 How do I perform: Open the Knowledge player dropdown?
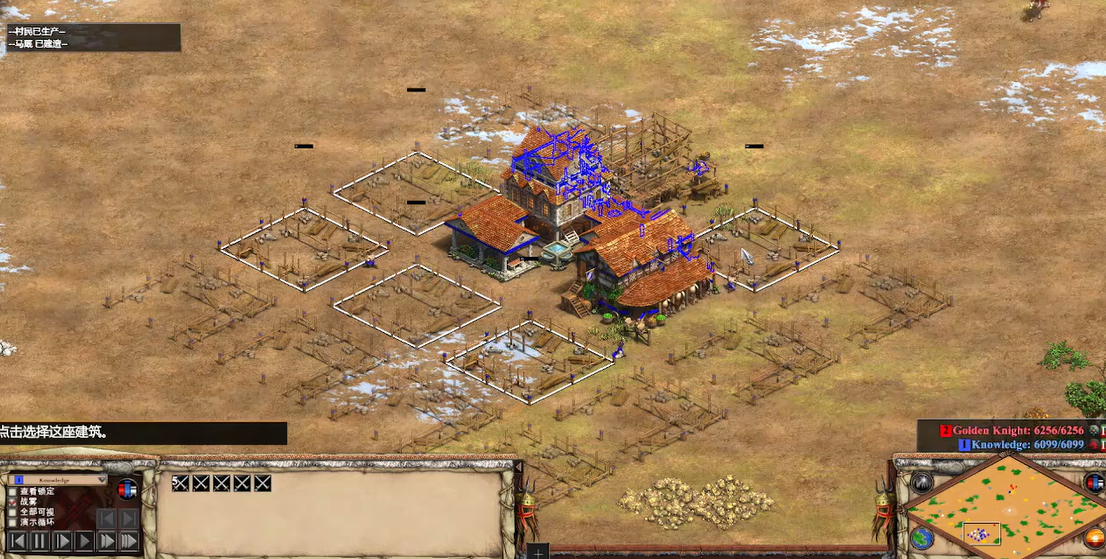coord(60,480)
